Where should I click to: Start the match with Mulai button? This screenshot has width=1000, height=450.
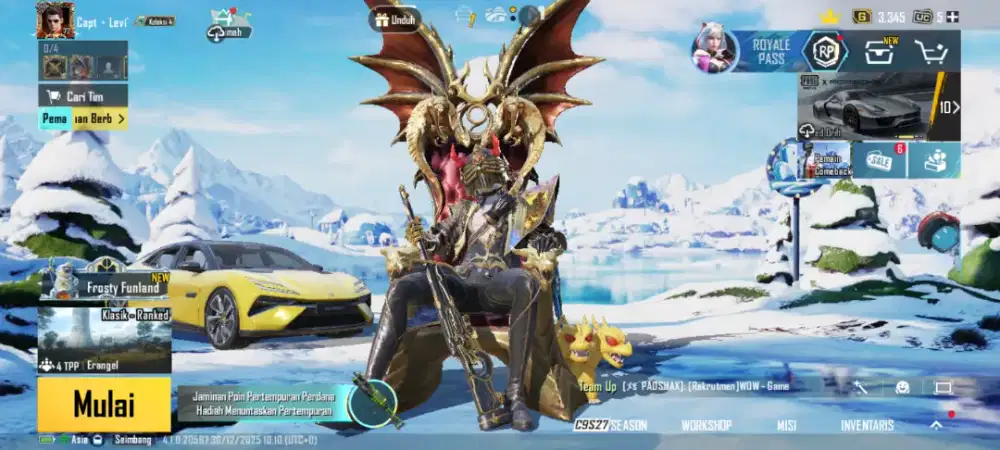[x=104, y=404]
